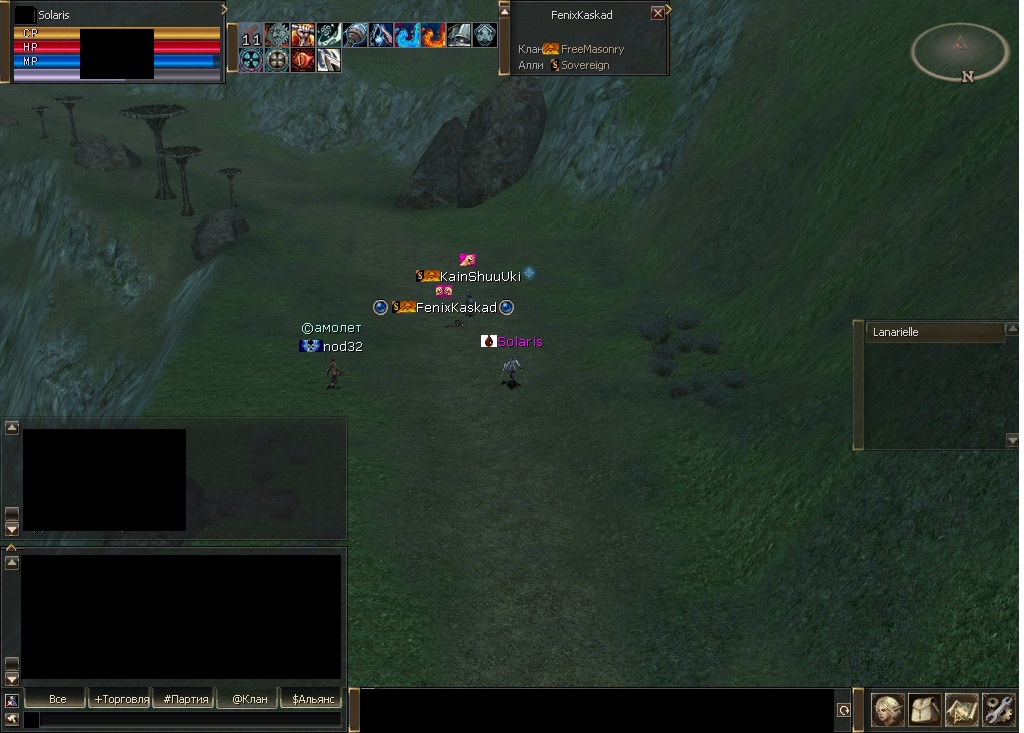The height and width of the screenshot is (733, 1024).
Task: Switch to the $Альянс chat tab
Action: (313, 699)
